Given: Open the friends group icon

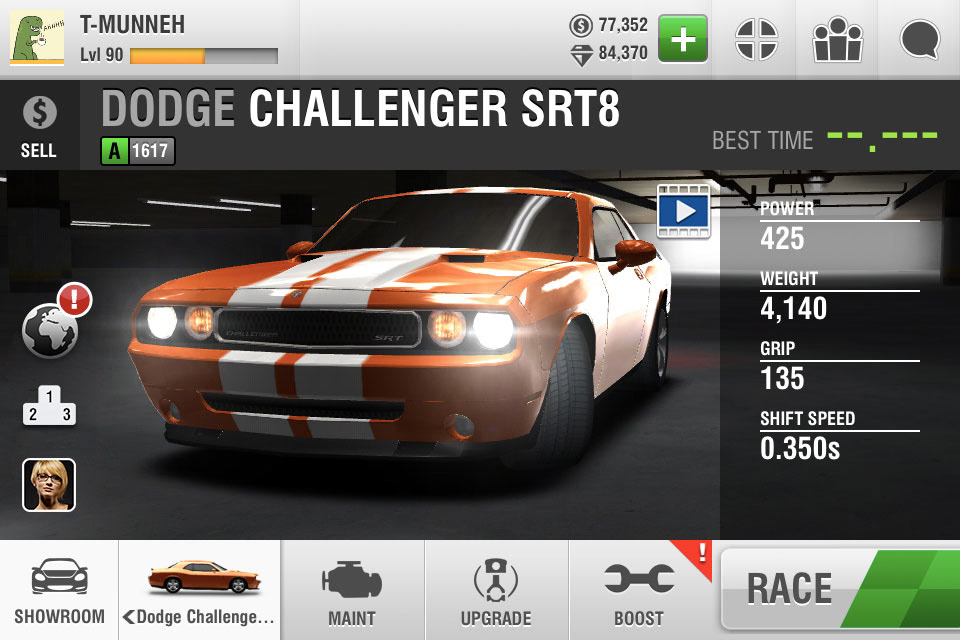Looking at the screenshot, I should point(838,40).
